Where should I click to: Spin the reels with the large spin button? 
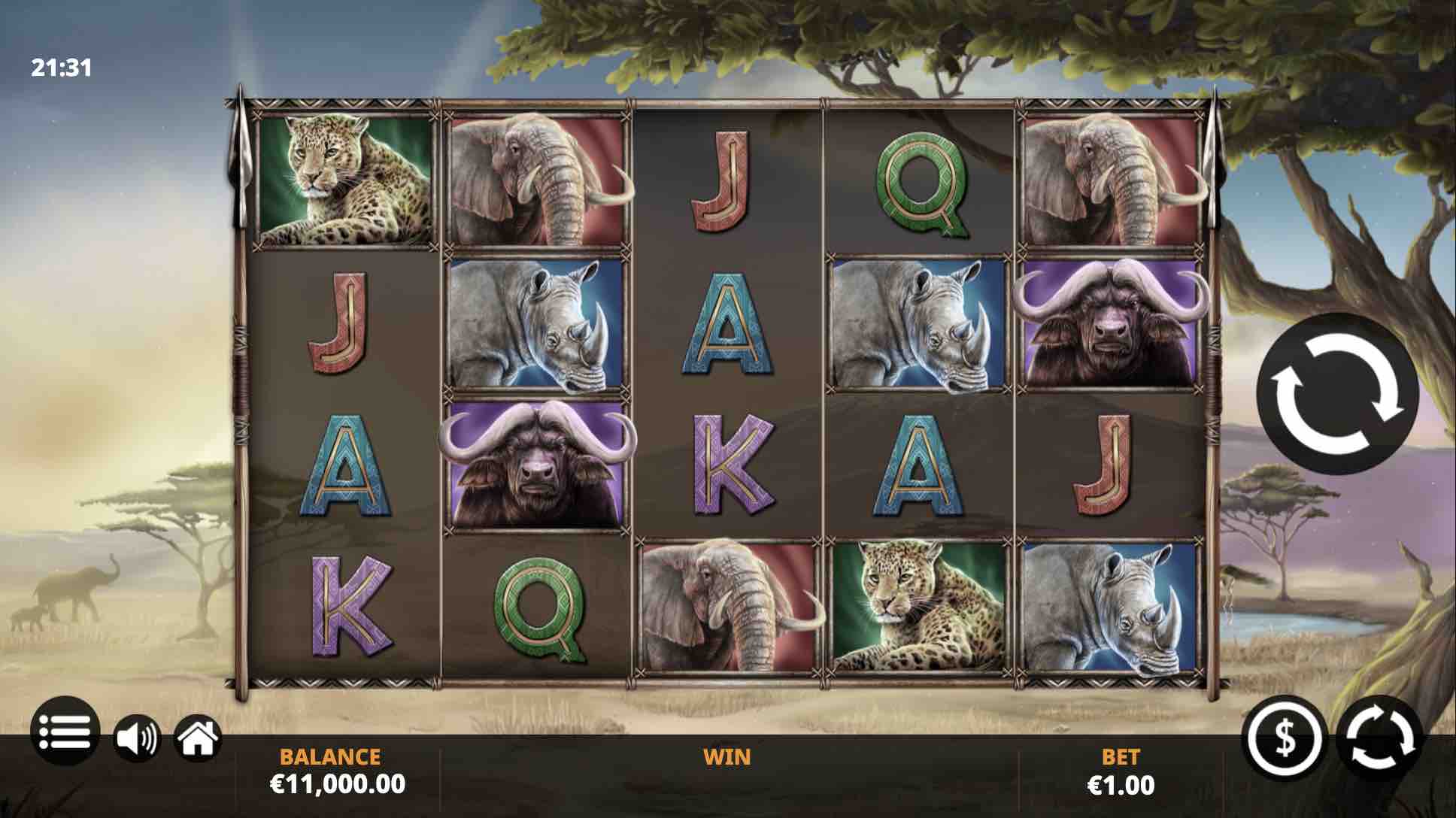[x=1338, y=394]
